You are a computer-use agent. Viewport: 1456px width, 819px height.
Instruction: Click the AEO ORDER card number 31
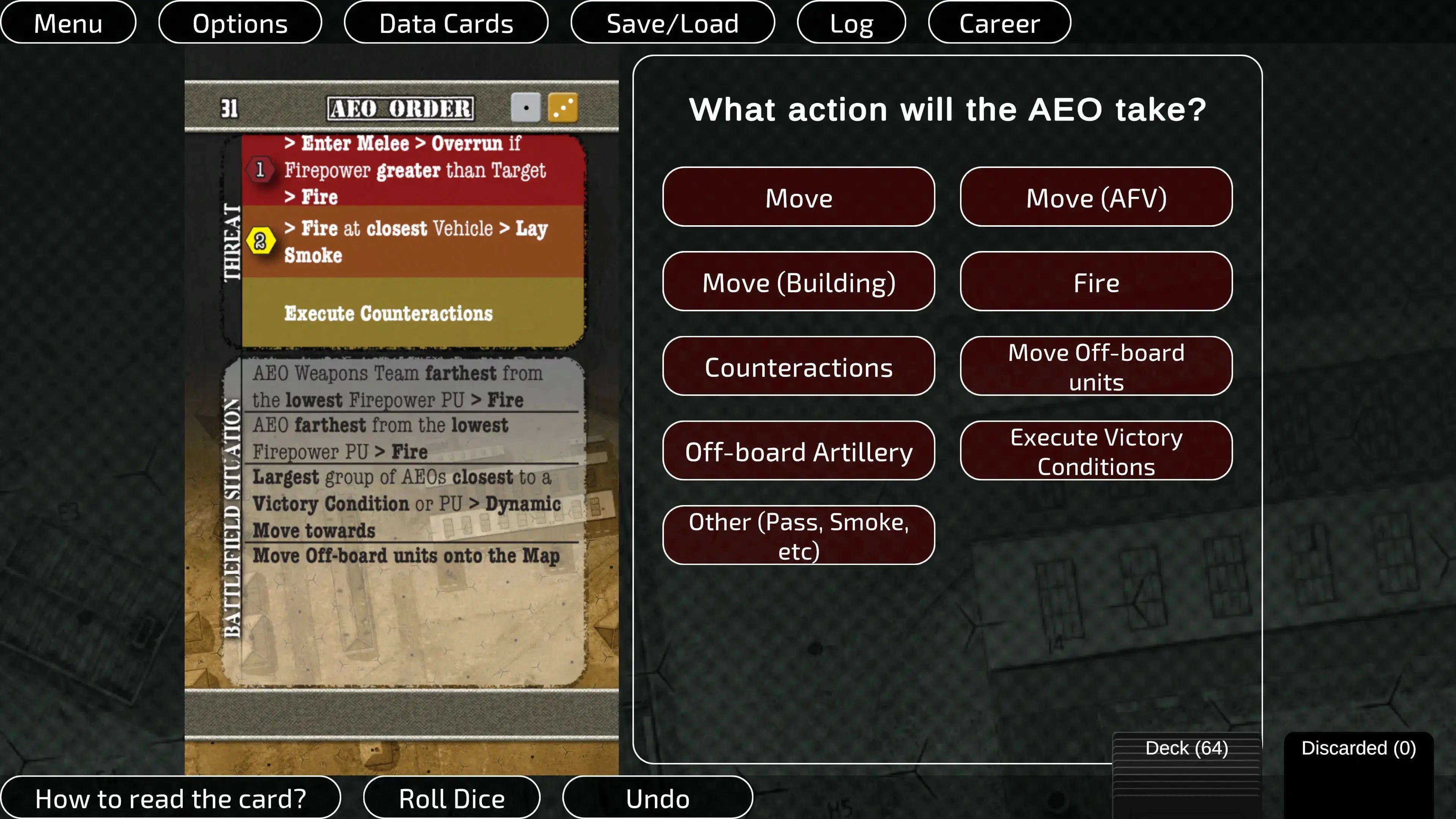coord(230,107)
